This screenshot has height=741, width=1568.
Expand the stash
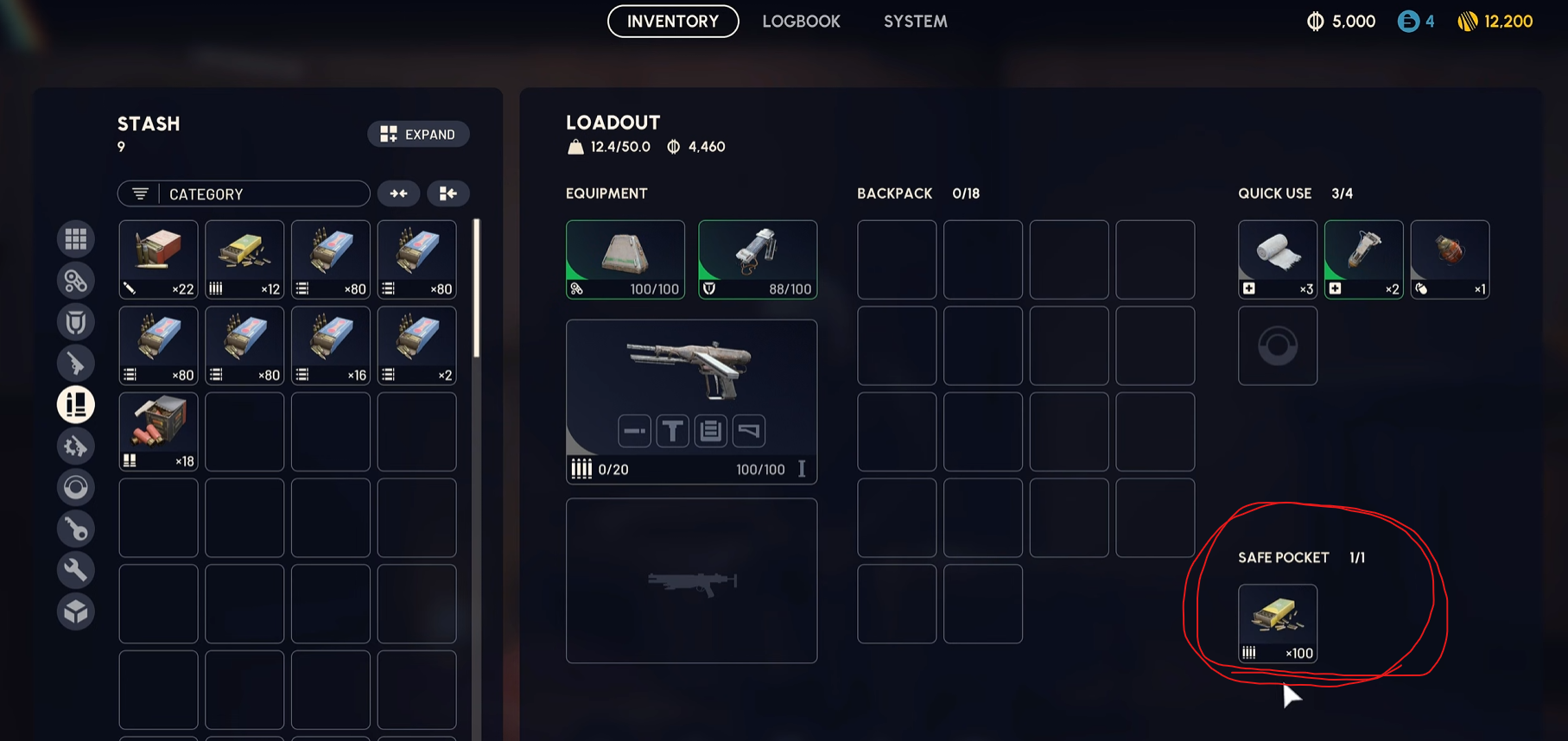click(418, 134)
